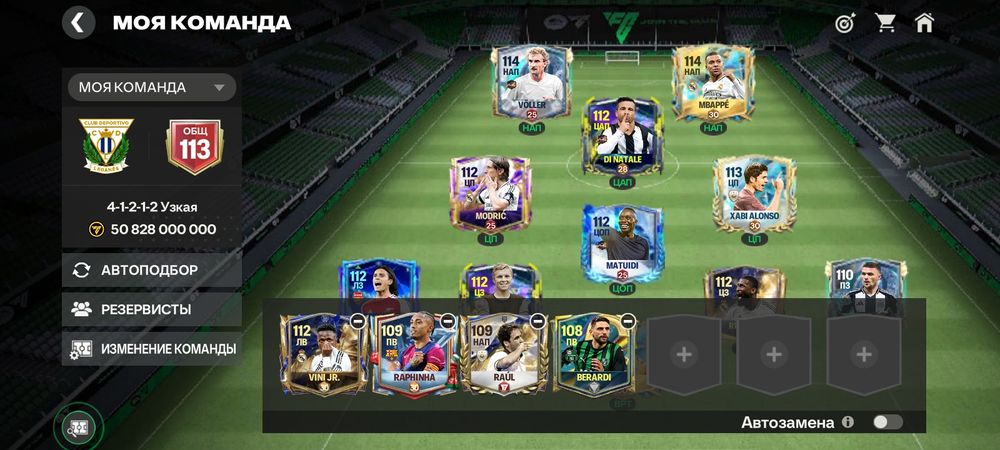Toggle the Автозамена switch

point(887,422)
